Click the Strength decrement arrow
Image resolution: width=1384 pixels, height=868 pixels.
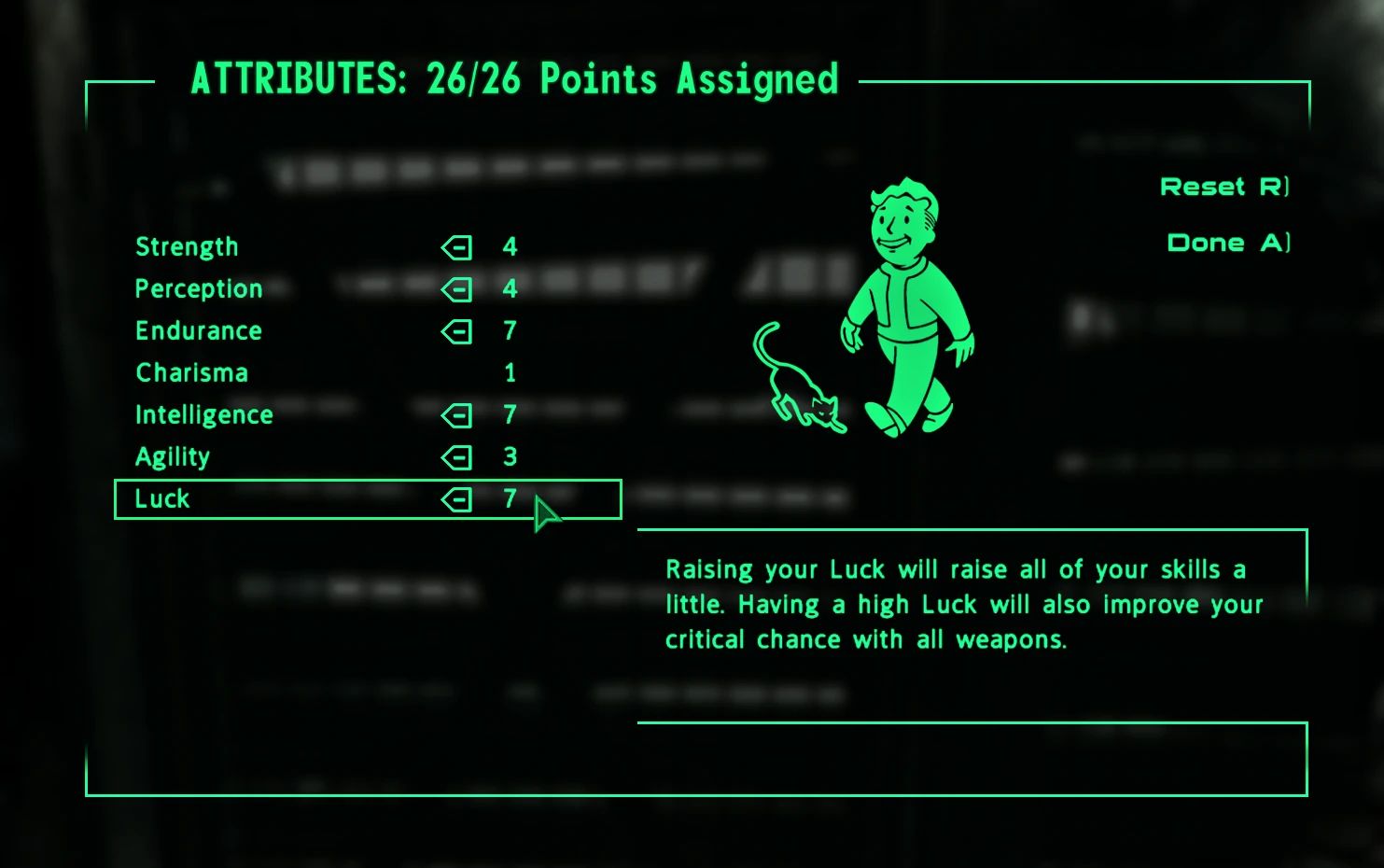[456, 247]
